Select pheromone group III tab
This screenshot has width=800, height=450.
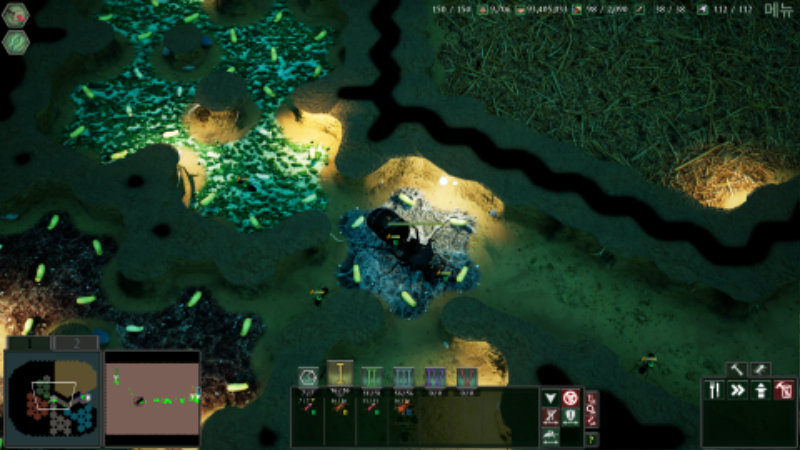(403, 376)
